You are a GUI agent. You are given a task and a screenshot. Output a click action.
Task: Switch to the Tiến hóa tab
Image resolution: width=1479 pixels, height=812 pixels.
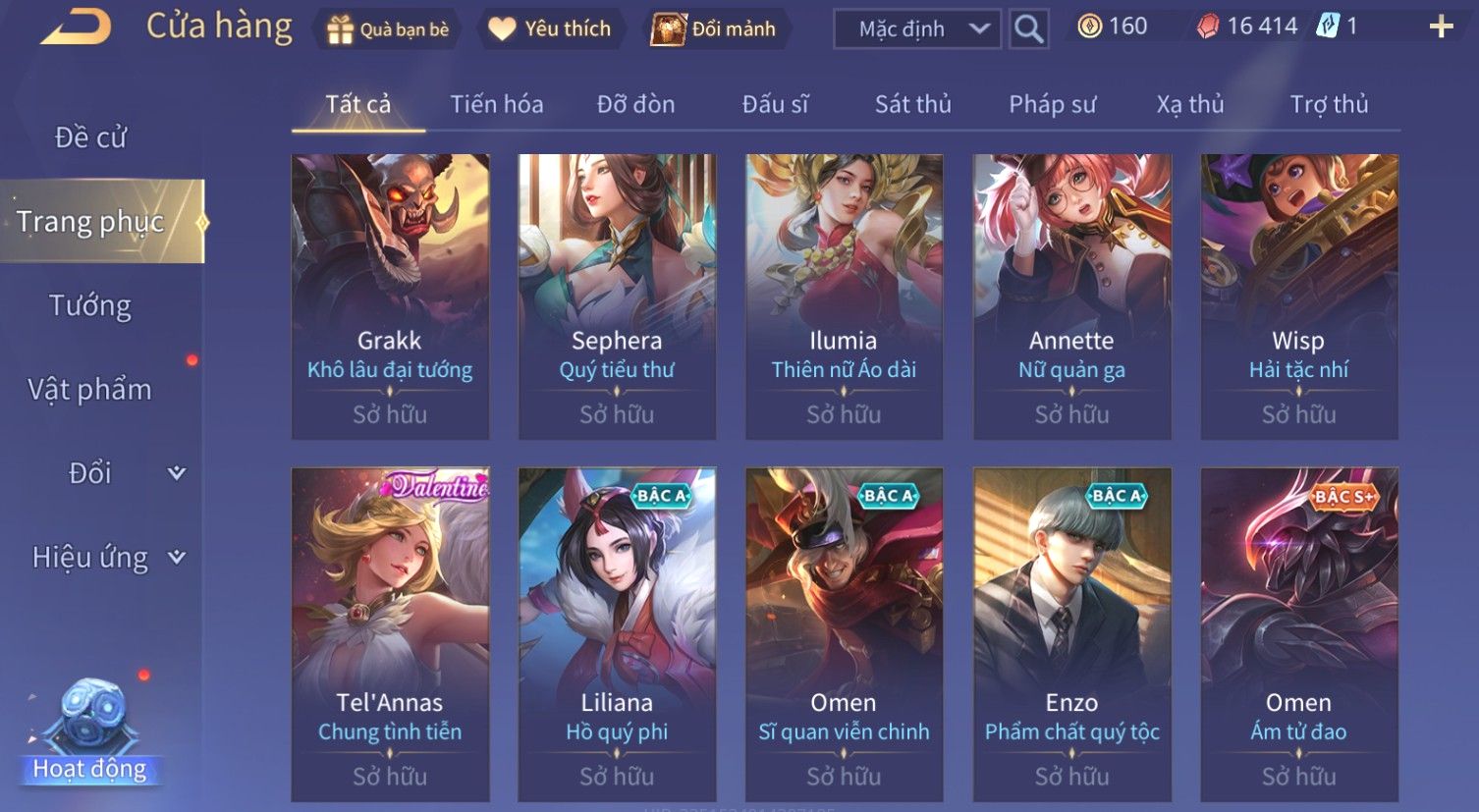(496, 104)
